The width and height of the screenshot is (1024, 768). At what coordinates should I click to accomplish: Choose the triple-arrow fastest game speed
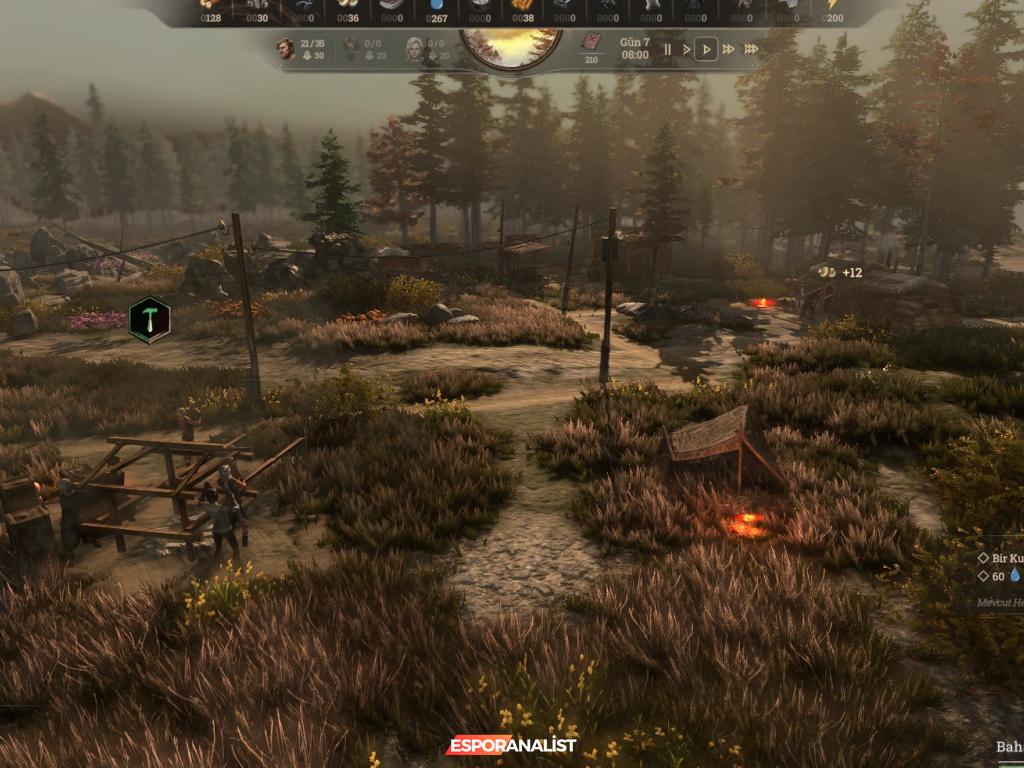(x=751, y=49)
